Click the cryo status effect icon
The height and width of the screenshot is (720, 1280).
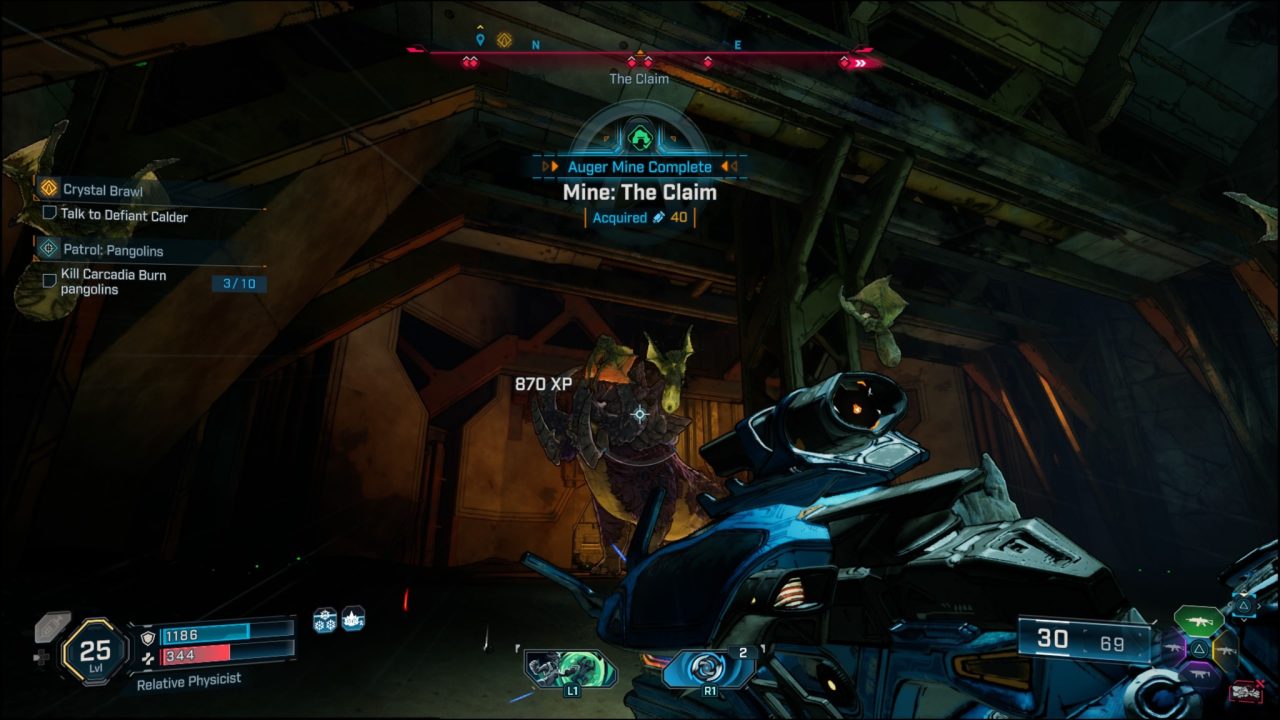pos(325,620)
